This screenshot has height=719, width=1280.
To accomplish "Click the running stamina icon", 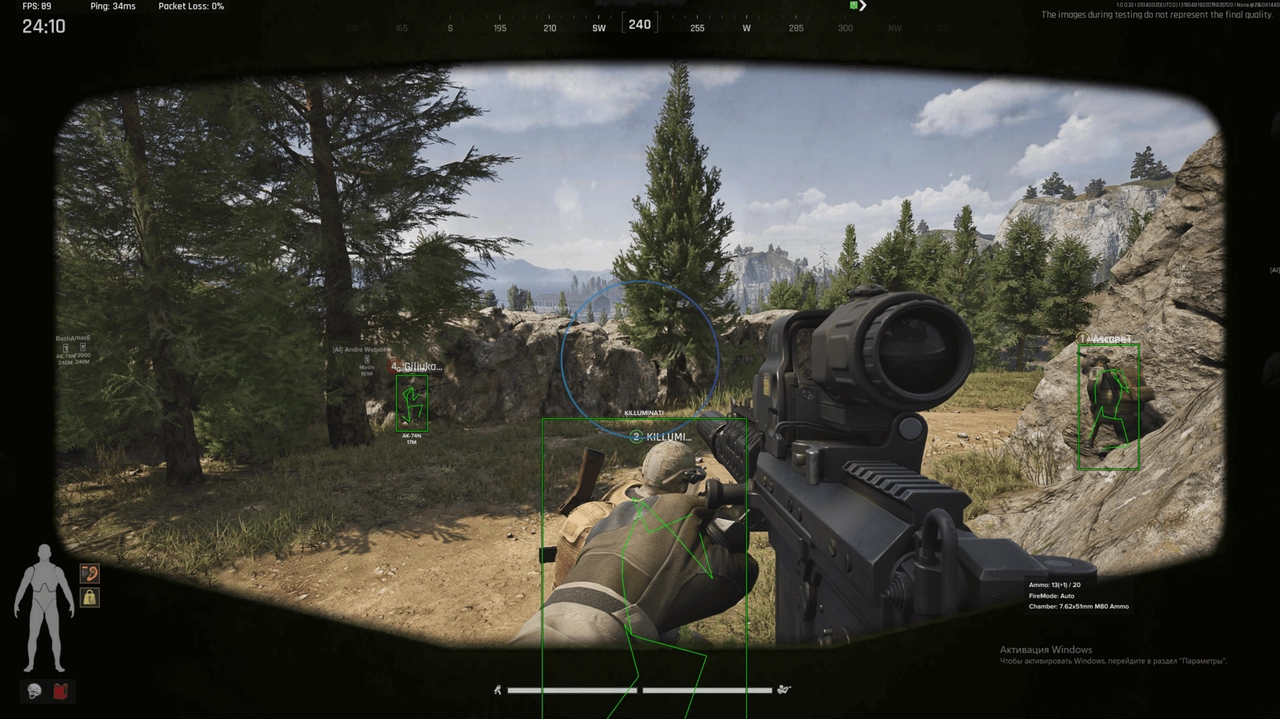I will tap(497, 689).
